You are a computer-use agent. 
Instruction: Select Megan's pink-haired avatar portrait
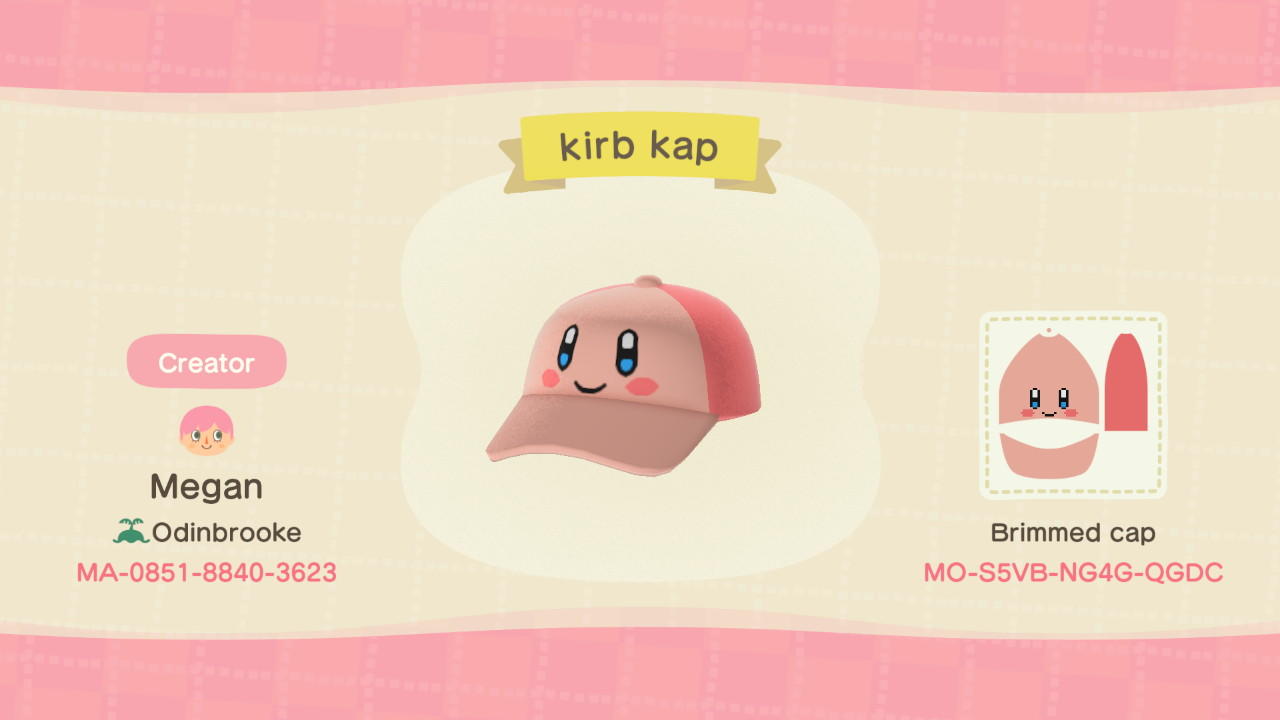click(205, 430)
